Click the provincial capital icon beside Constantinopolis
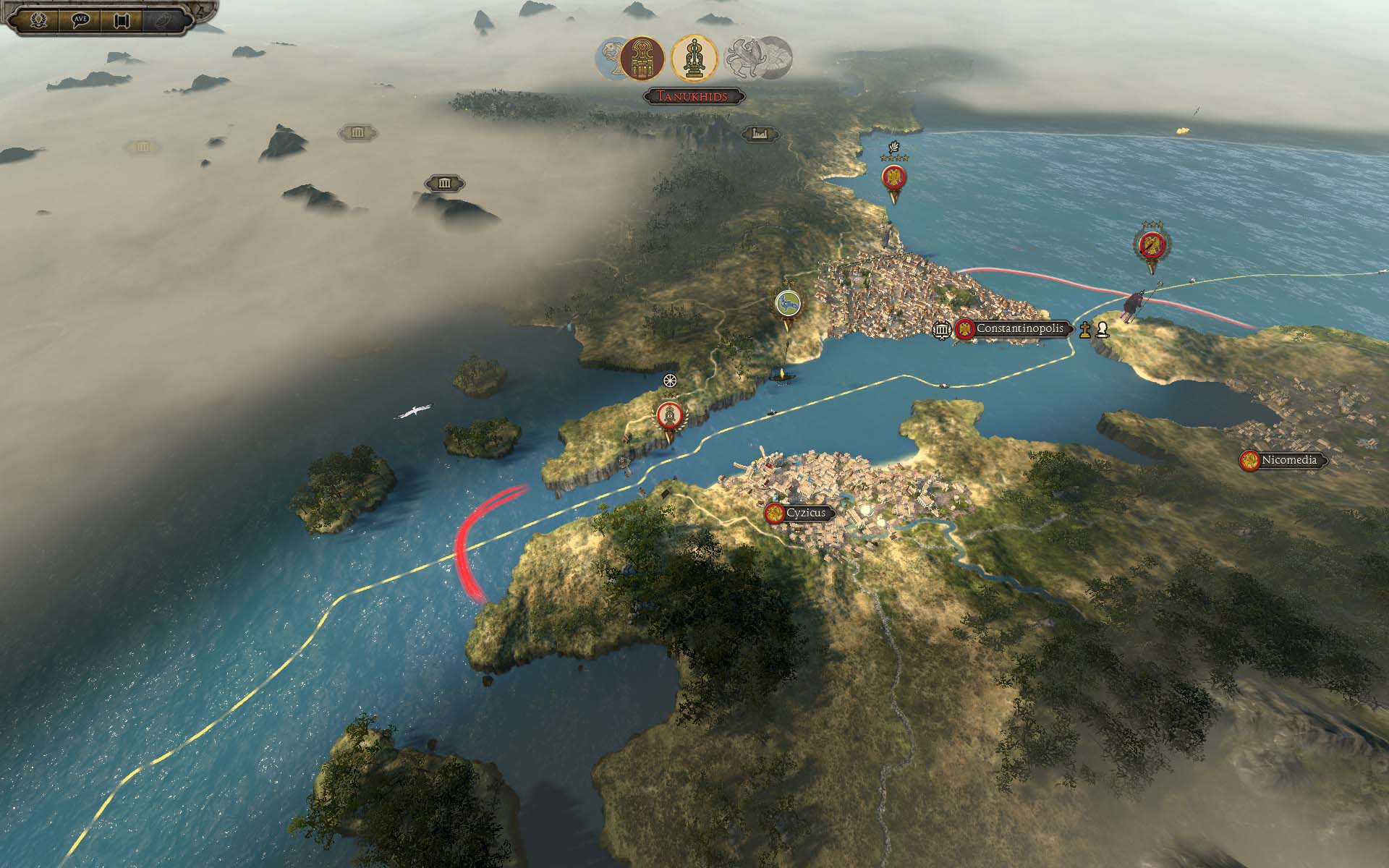 pos(941,330)
